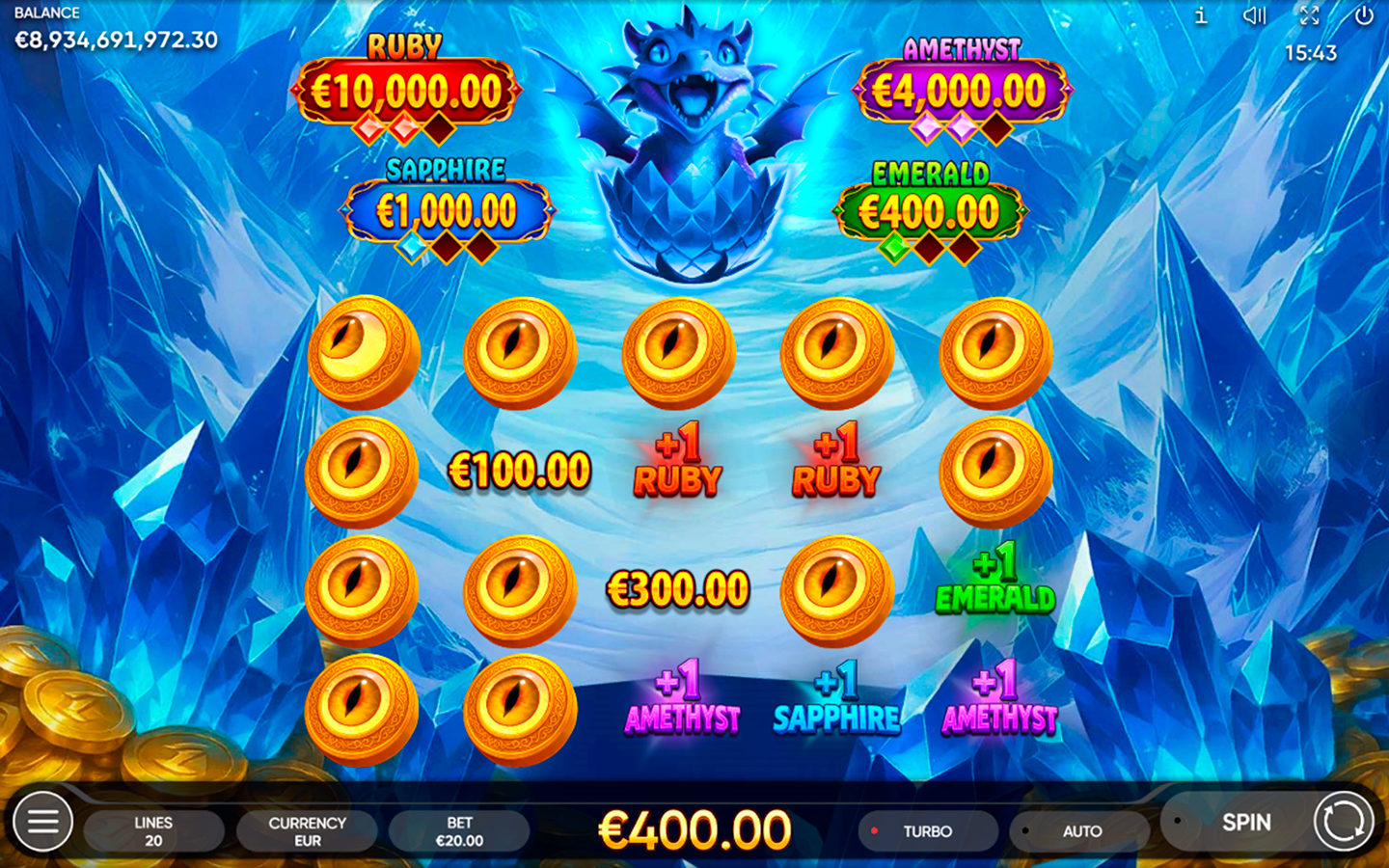The image size is (1389, 868).
Task: Enable Turbo mode
Action: coord(928,830)
